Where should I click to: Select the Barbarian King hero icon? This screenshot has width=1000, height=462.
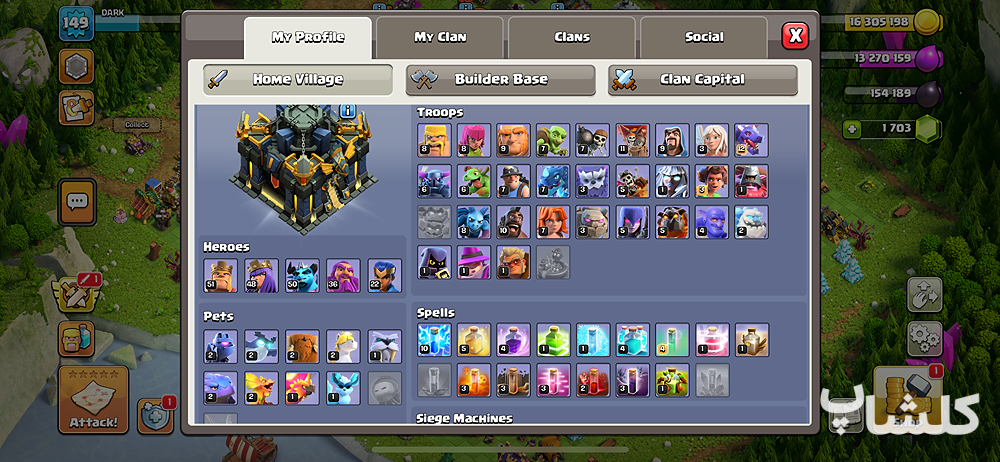coord(220,276)
